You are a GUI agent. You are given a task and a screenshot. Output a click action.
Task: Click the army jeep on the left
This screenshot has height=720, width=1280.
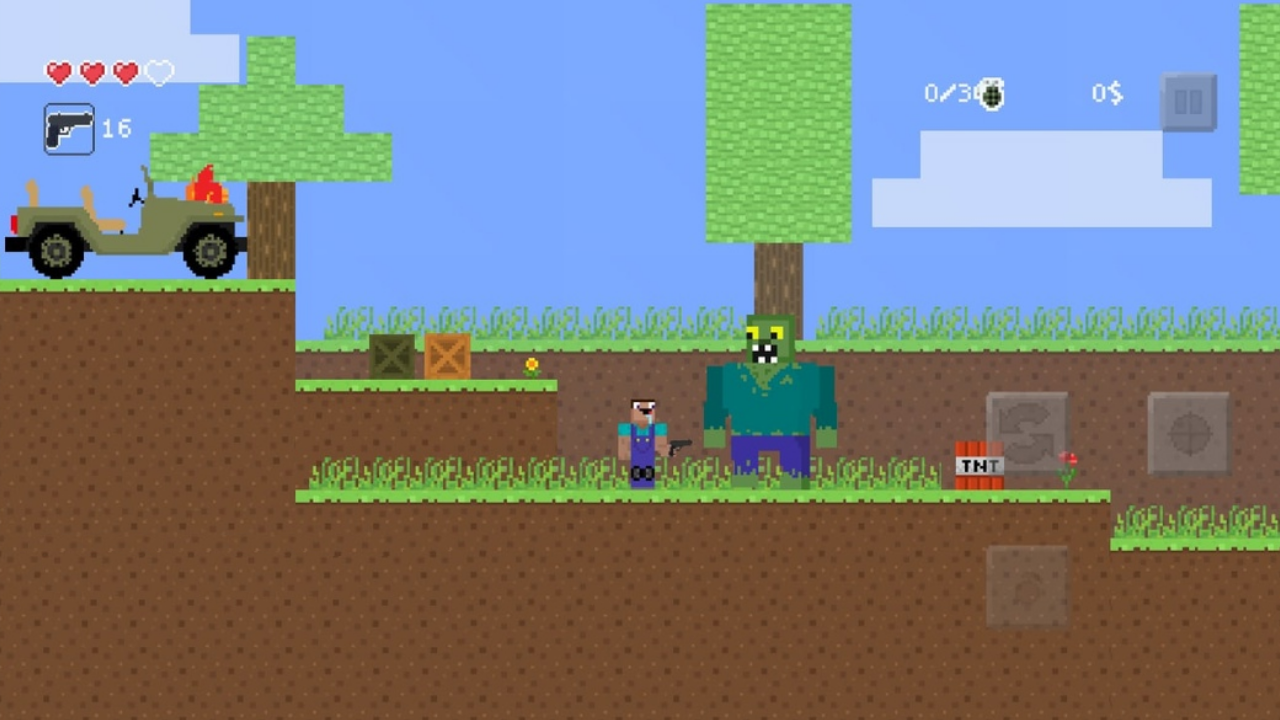click(125, 225)
